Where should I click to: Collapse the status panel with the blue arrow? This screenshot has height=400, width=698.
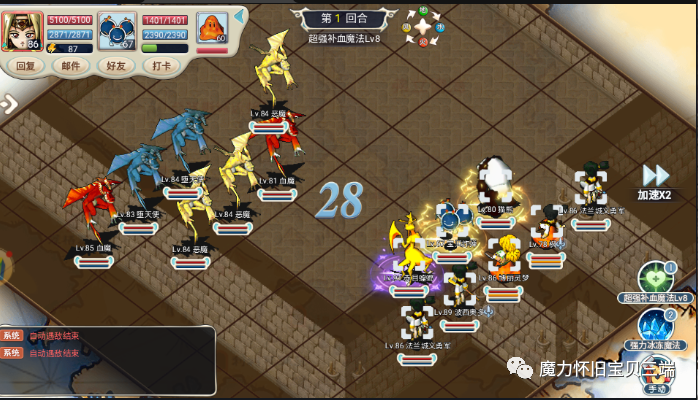pyautogui.click(x=240, y=16)
